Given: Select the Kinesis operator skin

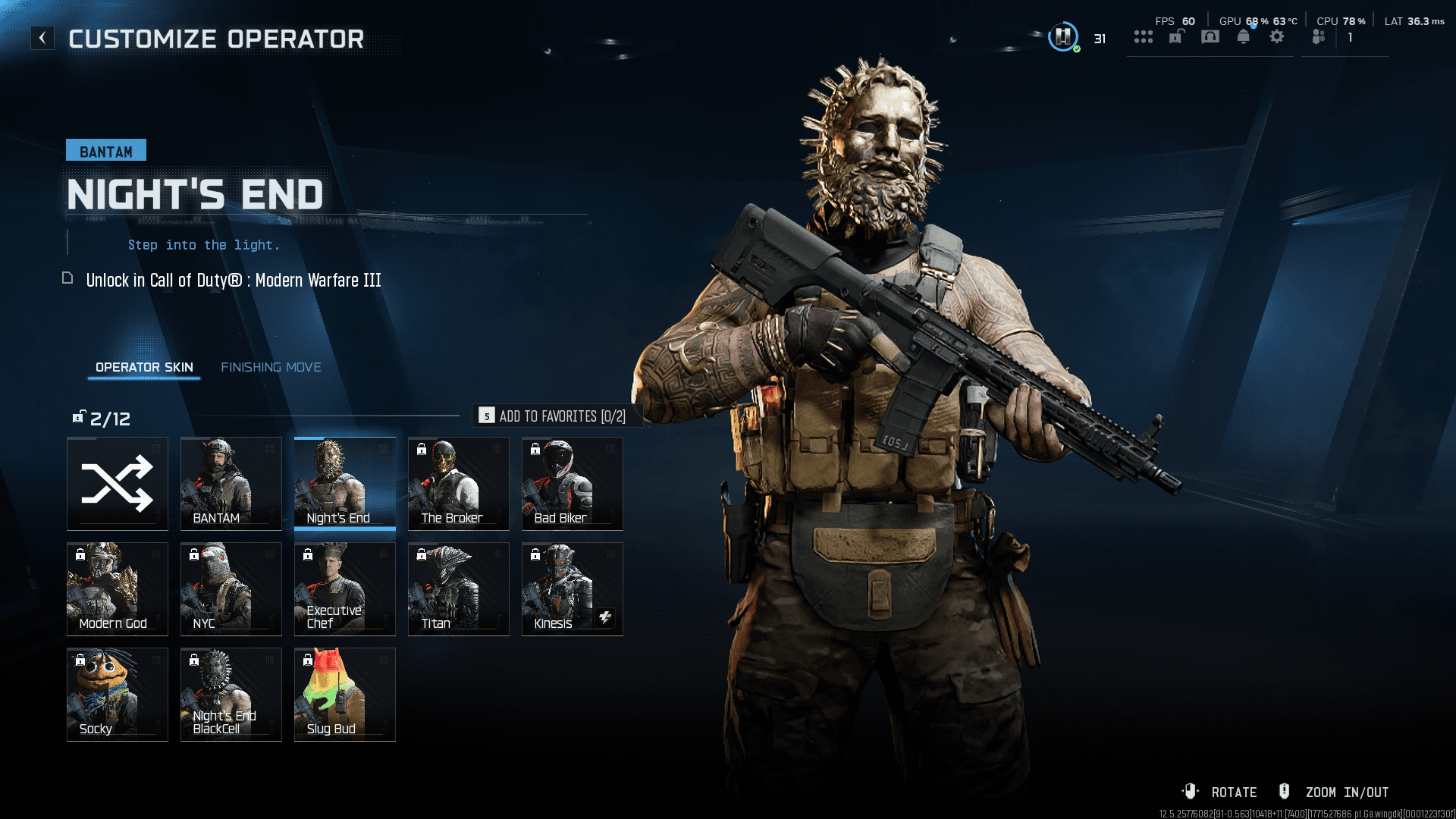Looking at the screenshot, I should pos(573,589).
